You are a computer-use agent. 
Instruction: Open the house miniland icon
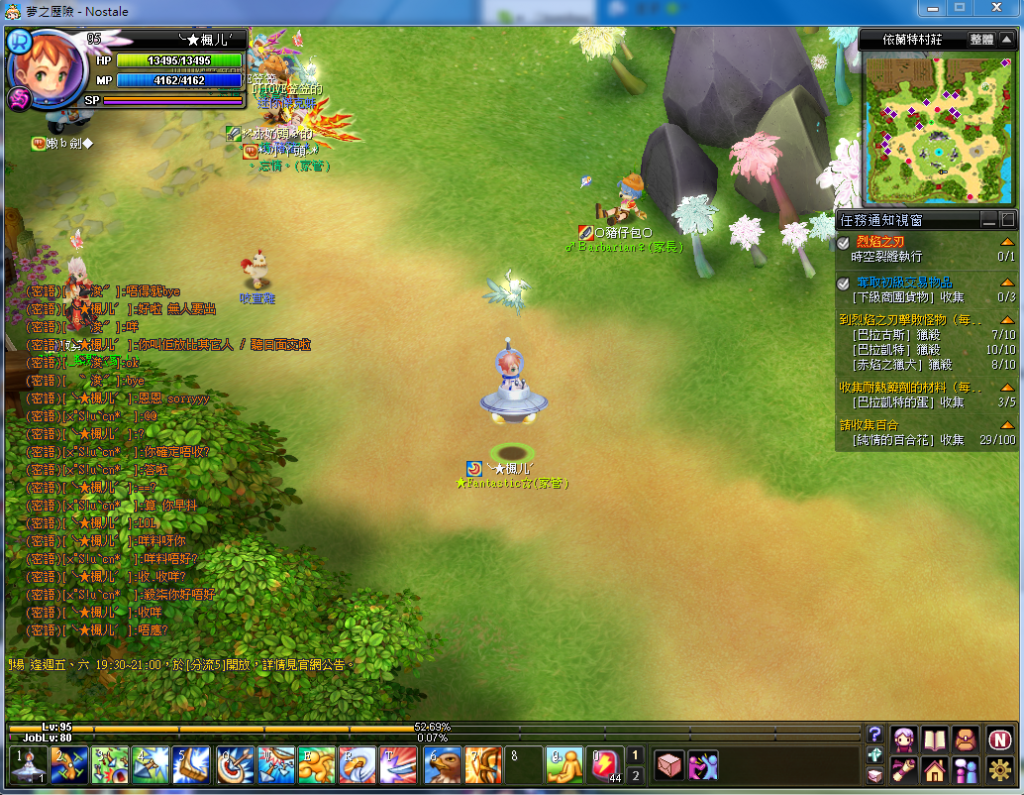(x=935, y=770)
